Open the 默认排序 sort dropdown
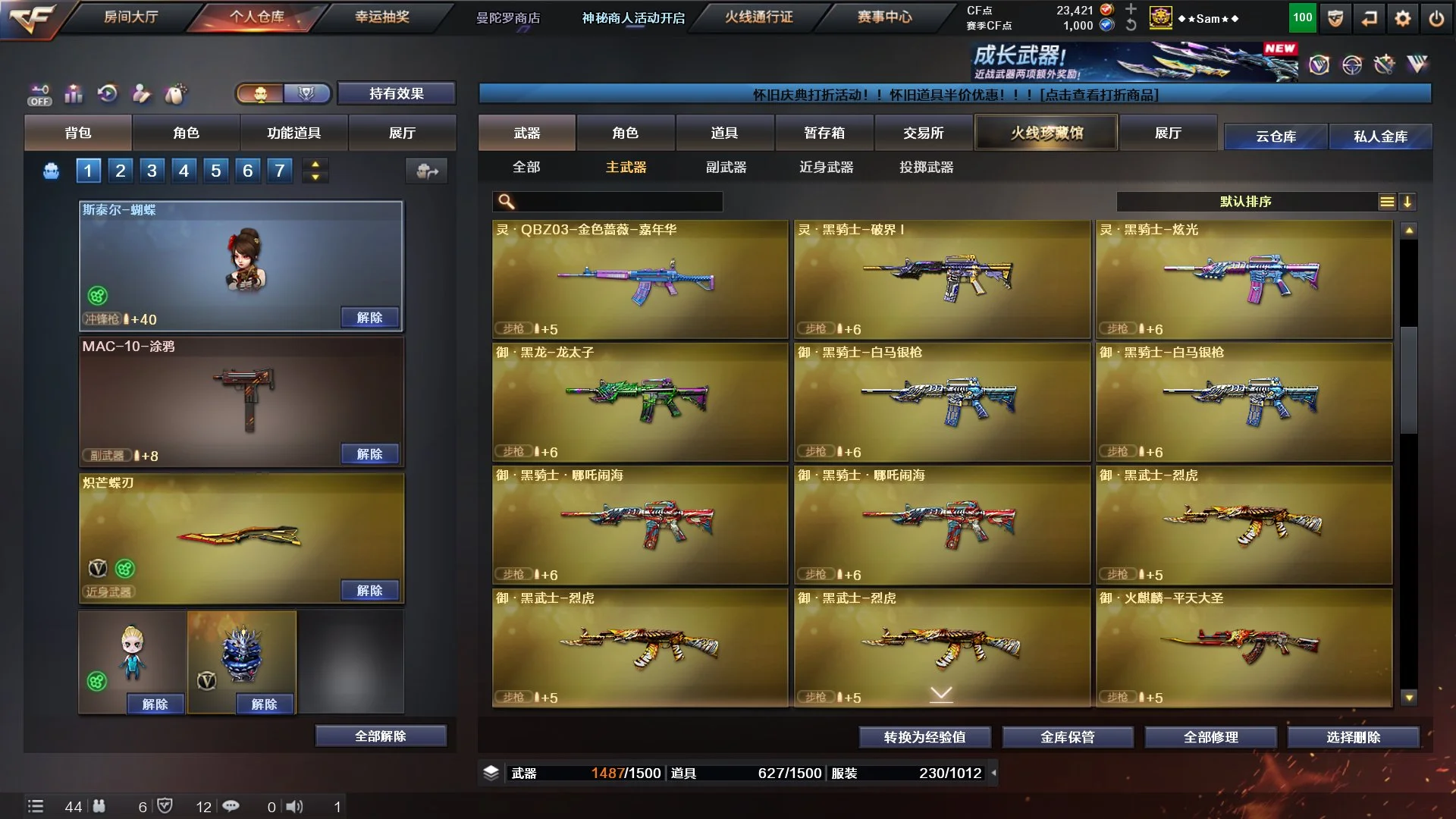1456x819 pixels. click(x=1245, y=202)
